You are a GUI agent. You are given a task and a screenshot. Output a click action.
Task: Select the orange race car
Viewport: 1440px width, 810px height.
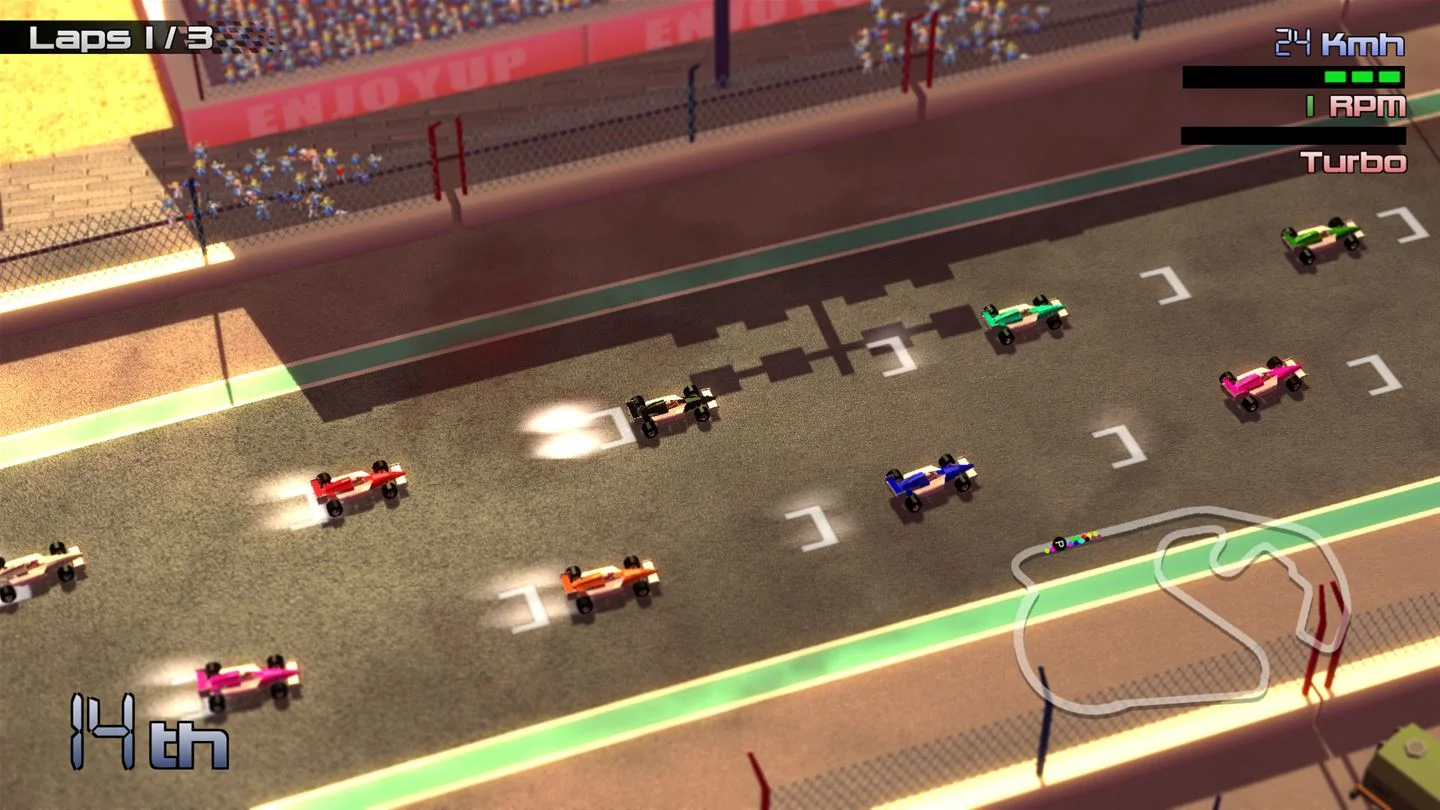tap(610, 582)
